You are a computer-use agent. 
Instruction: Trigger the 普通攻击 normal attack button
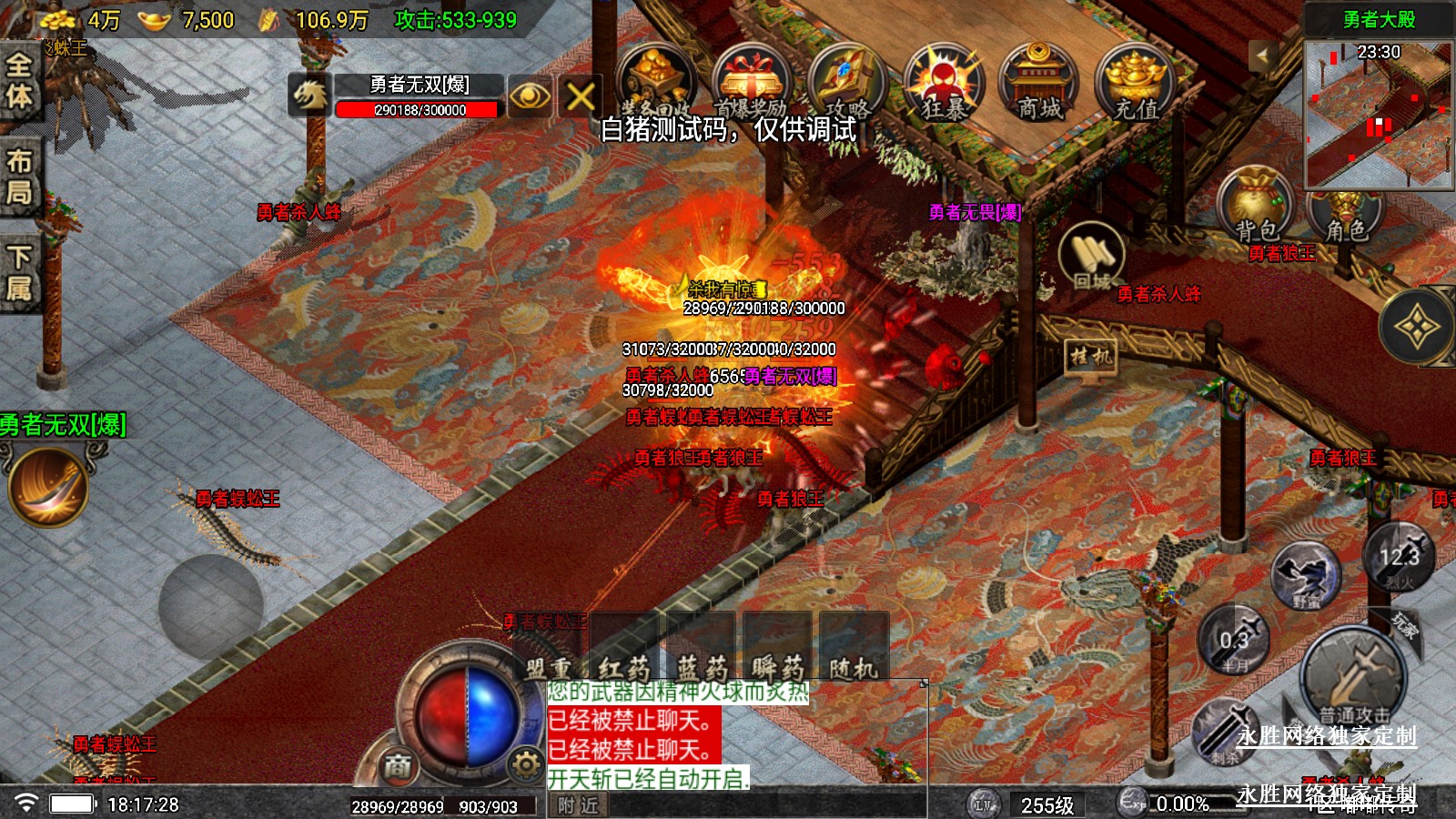(x=1354, y=680)
